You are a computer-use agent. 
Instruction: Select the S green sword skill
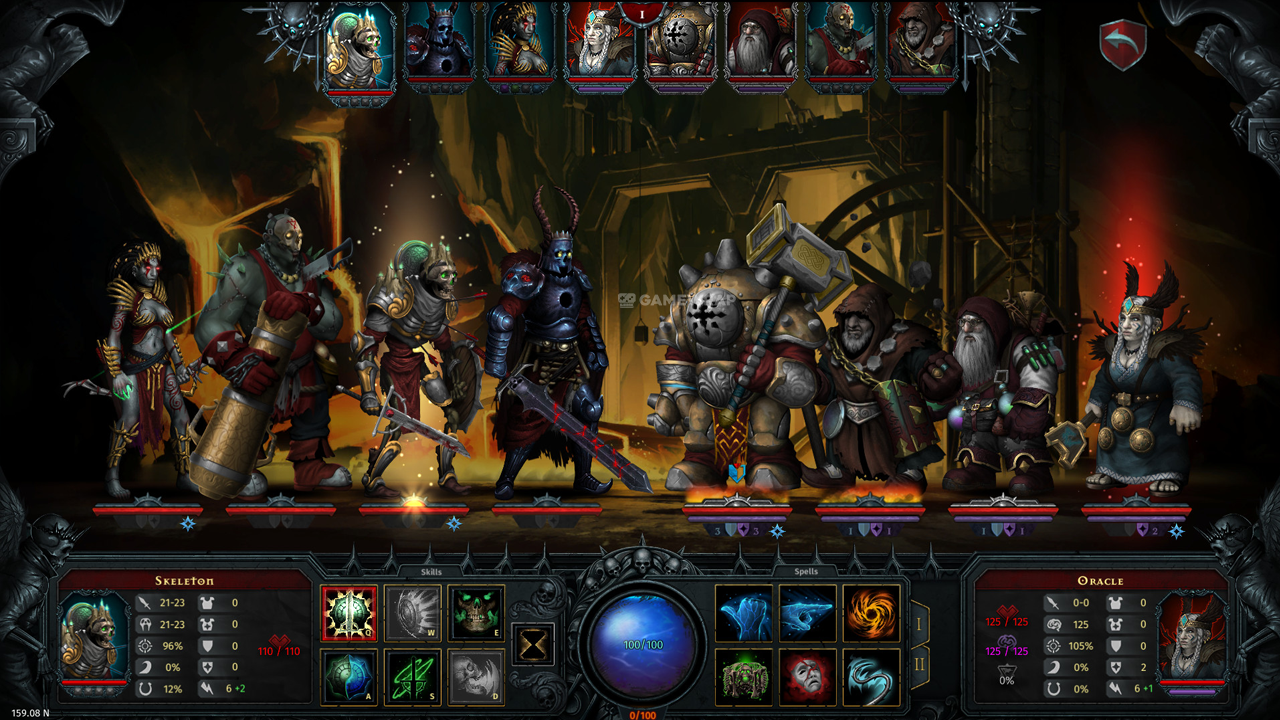pyautogui.click(x=412, y=677)
